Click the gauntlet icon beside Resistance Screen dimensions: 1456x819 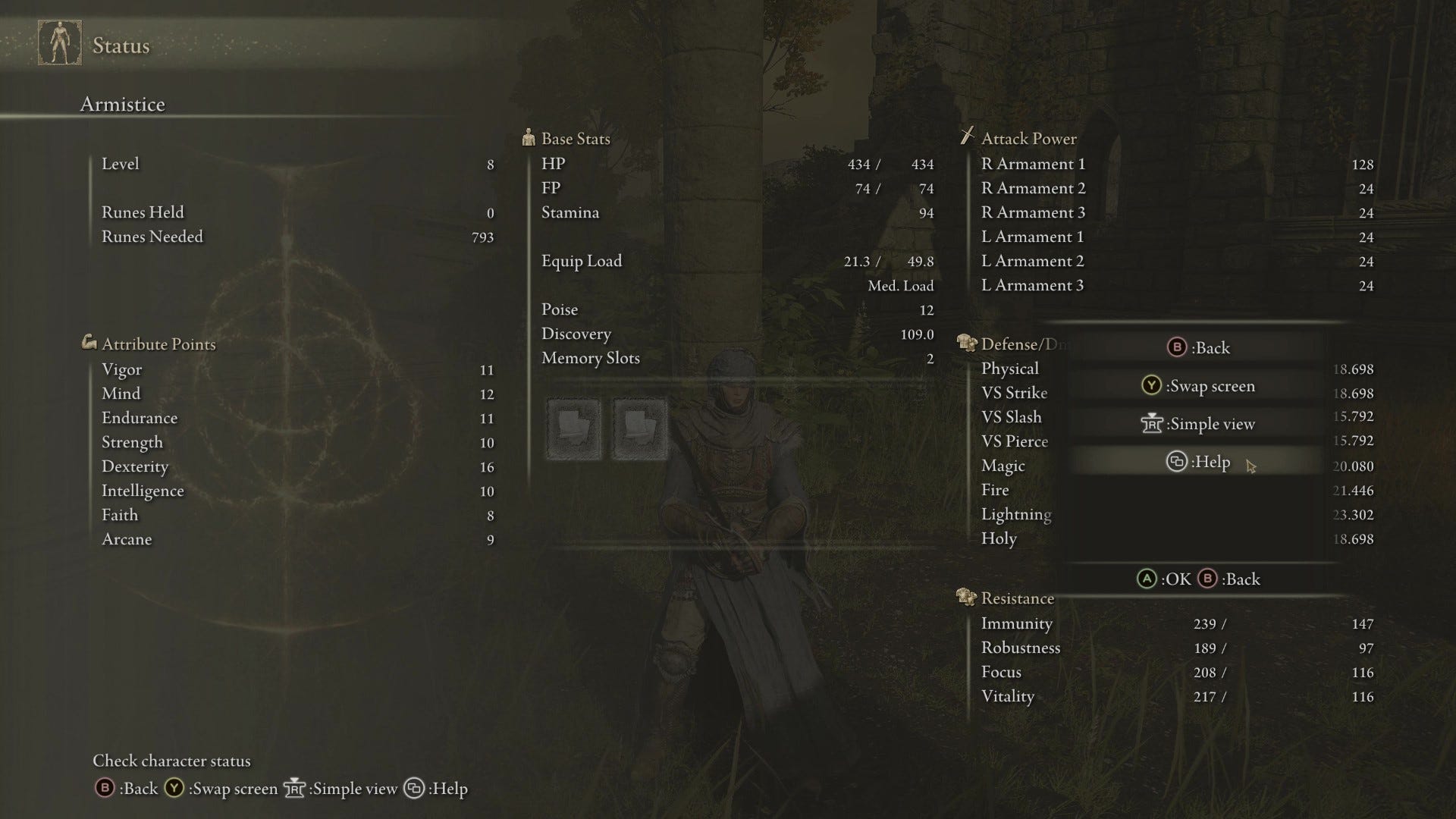[964, 598]
